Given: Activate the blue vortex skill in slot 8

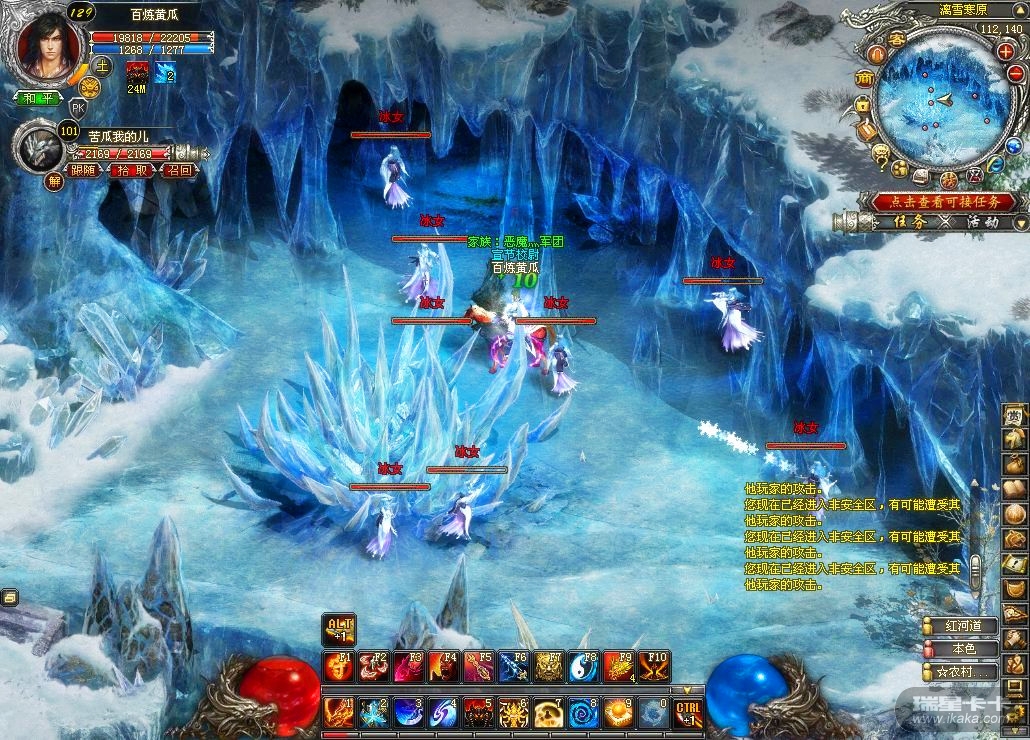Looking at the screenshot, I should click(x=584, y=713).
